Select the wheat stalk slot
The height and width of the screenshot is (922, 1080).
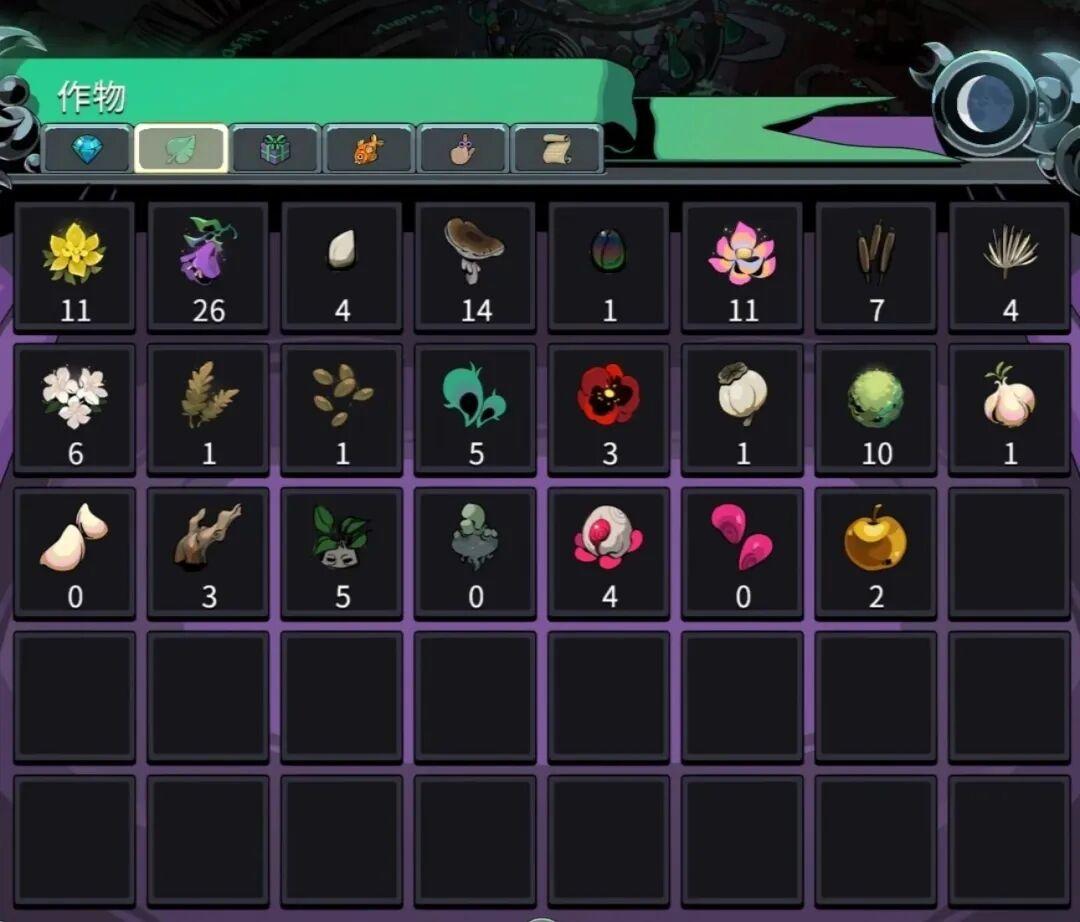click(208, 410)
